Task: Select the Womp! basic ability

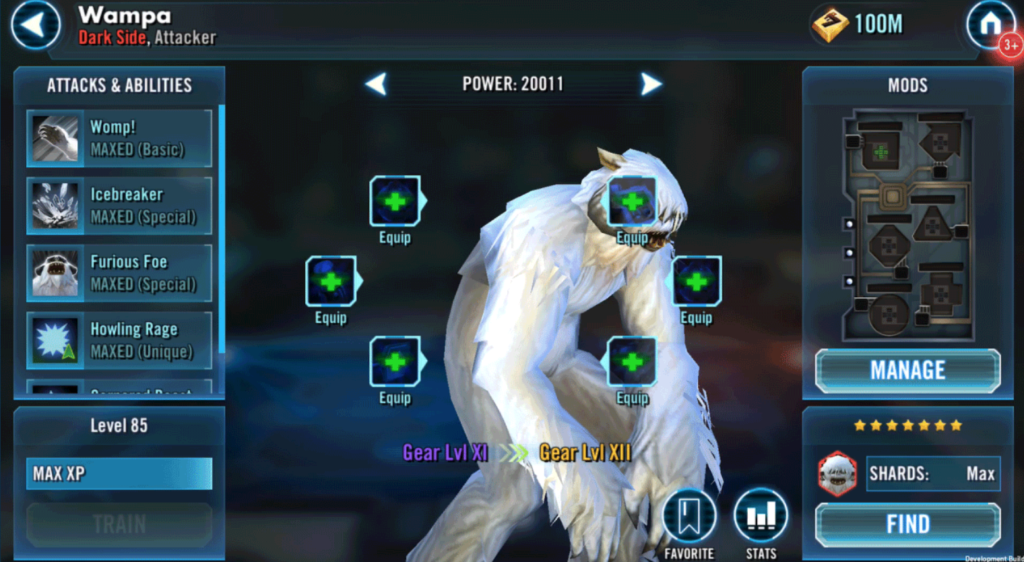Action: 120,138
